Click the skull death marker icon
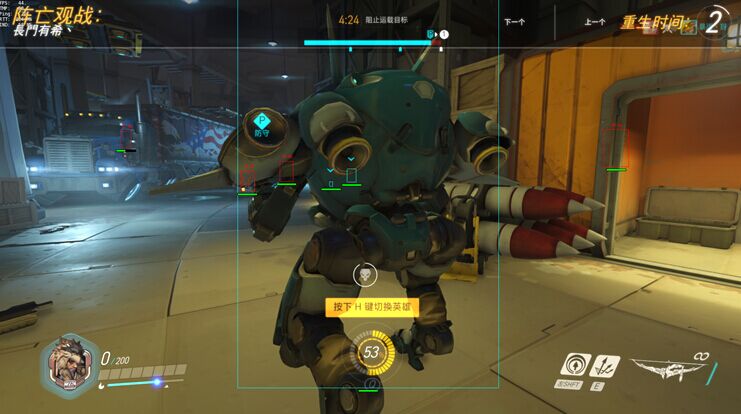The height and width of the screenshot is (414, 741). 367,274
